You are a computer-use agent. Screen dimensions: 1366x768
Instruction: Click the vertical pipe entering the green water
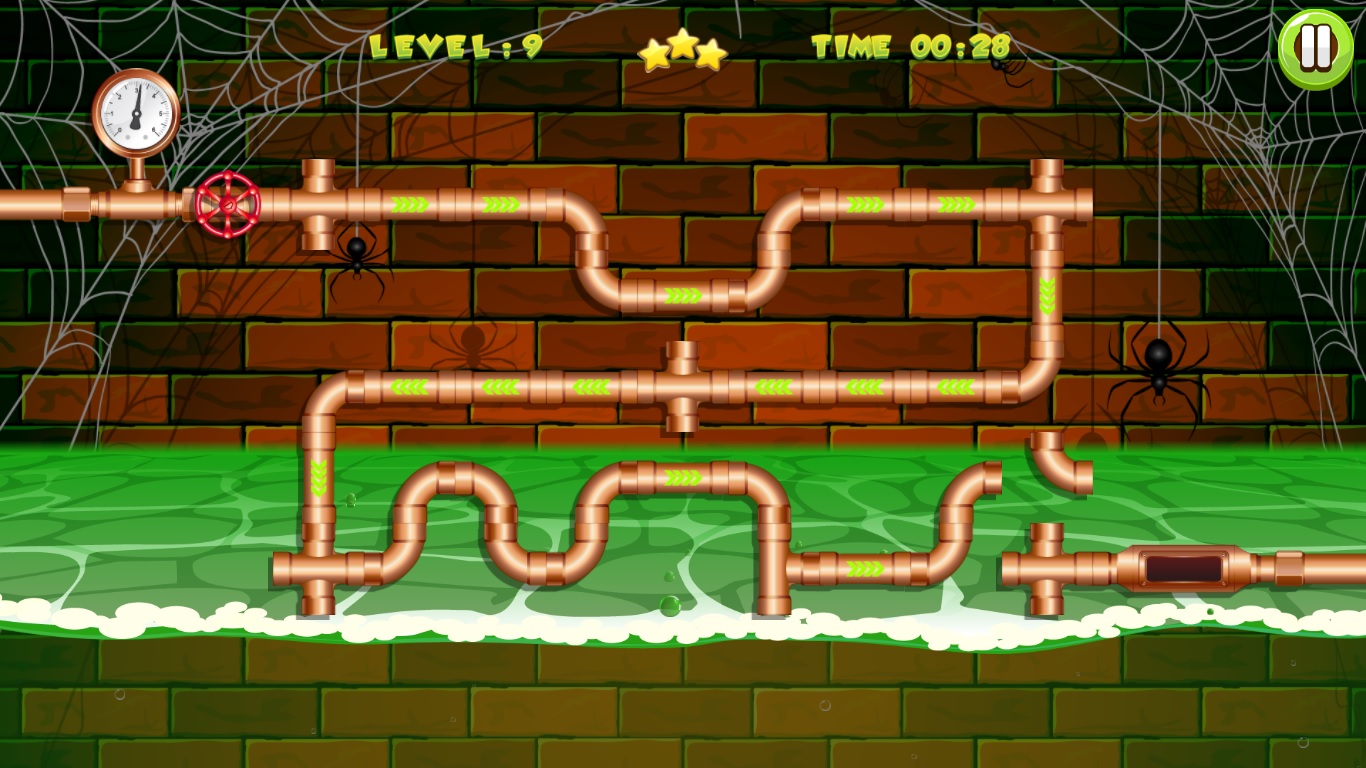click(x=318, y=480)
